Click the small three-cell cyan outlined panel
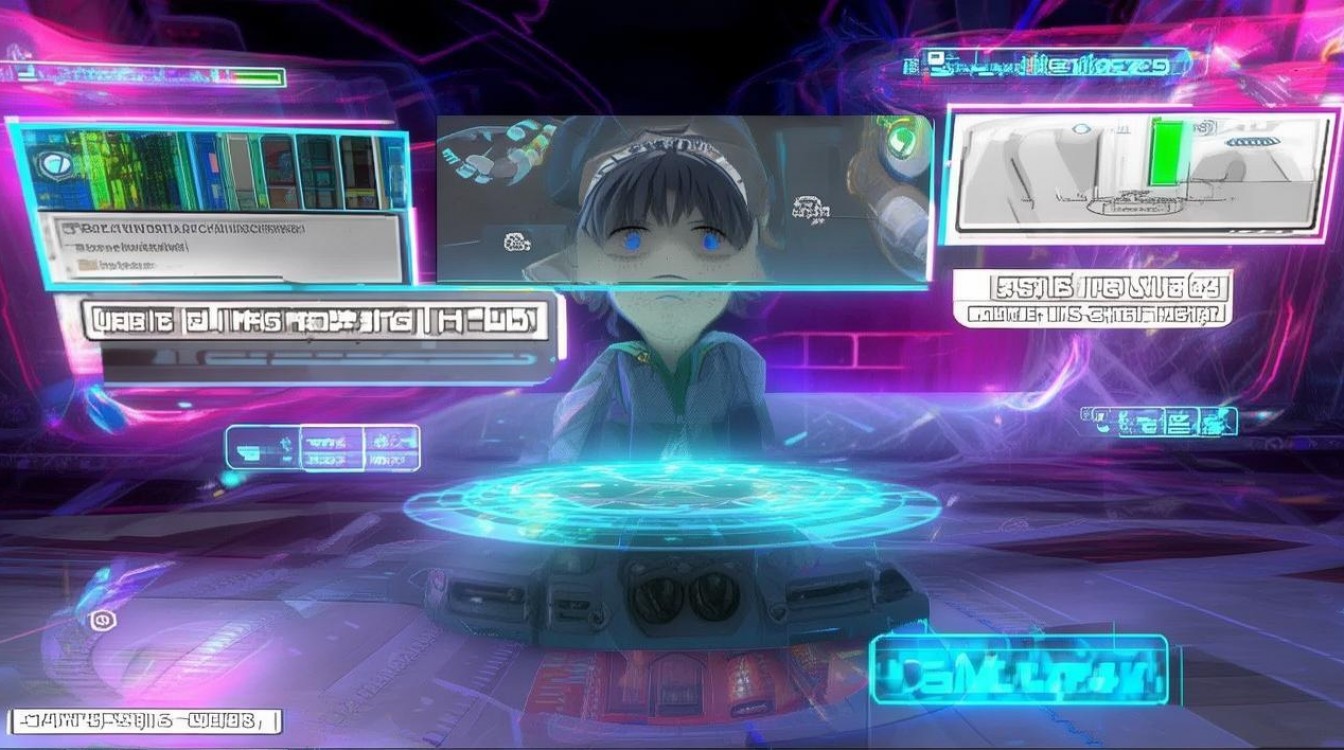This screenshot has width=1344, height=750. (x=322, y=447)
